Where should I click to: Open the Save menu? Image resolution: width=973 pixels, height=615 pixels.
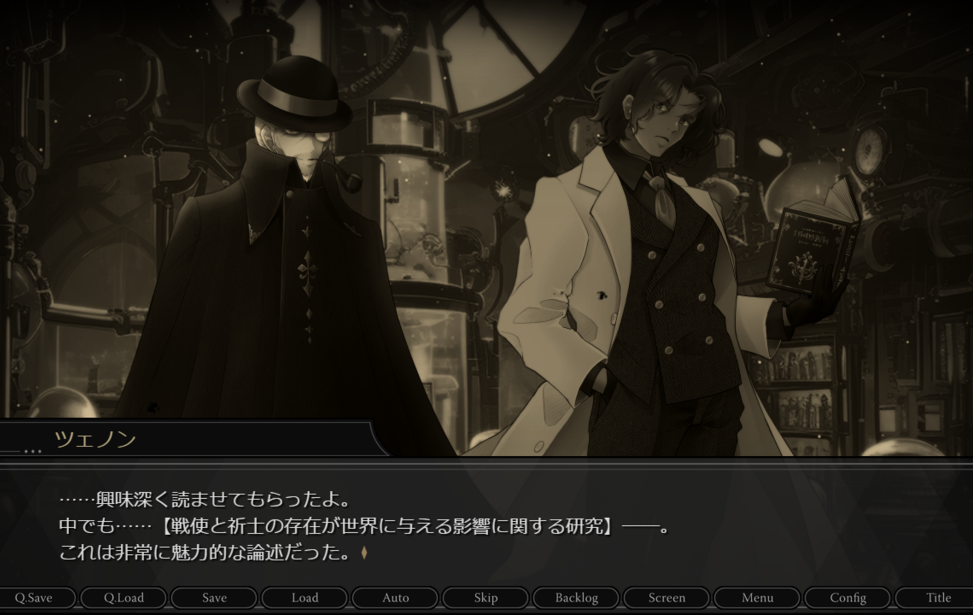click(214, 598)
